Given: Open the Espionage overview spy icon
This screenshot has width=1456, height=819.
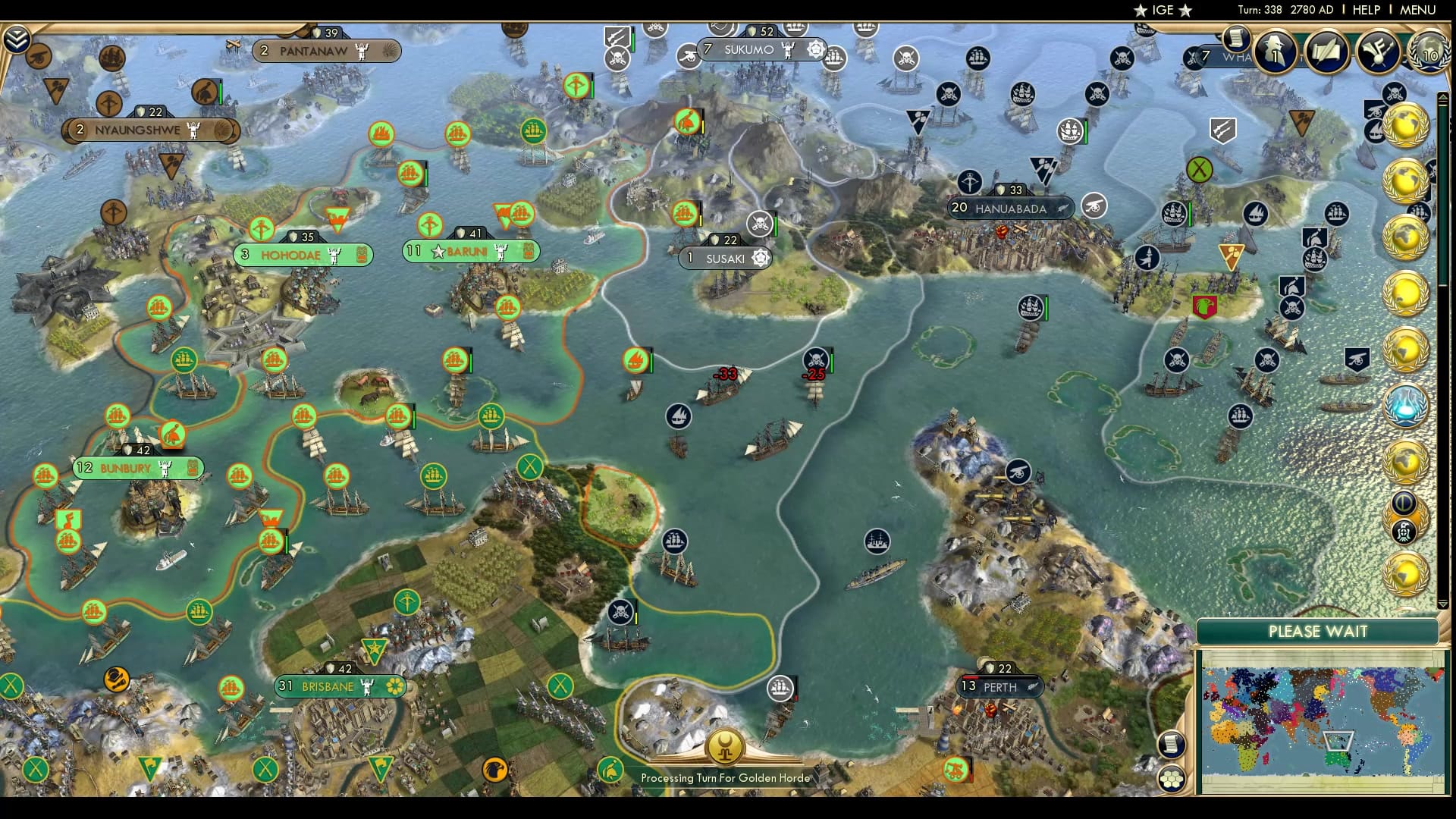Looking at the screenshot, I should (1277, 49).
